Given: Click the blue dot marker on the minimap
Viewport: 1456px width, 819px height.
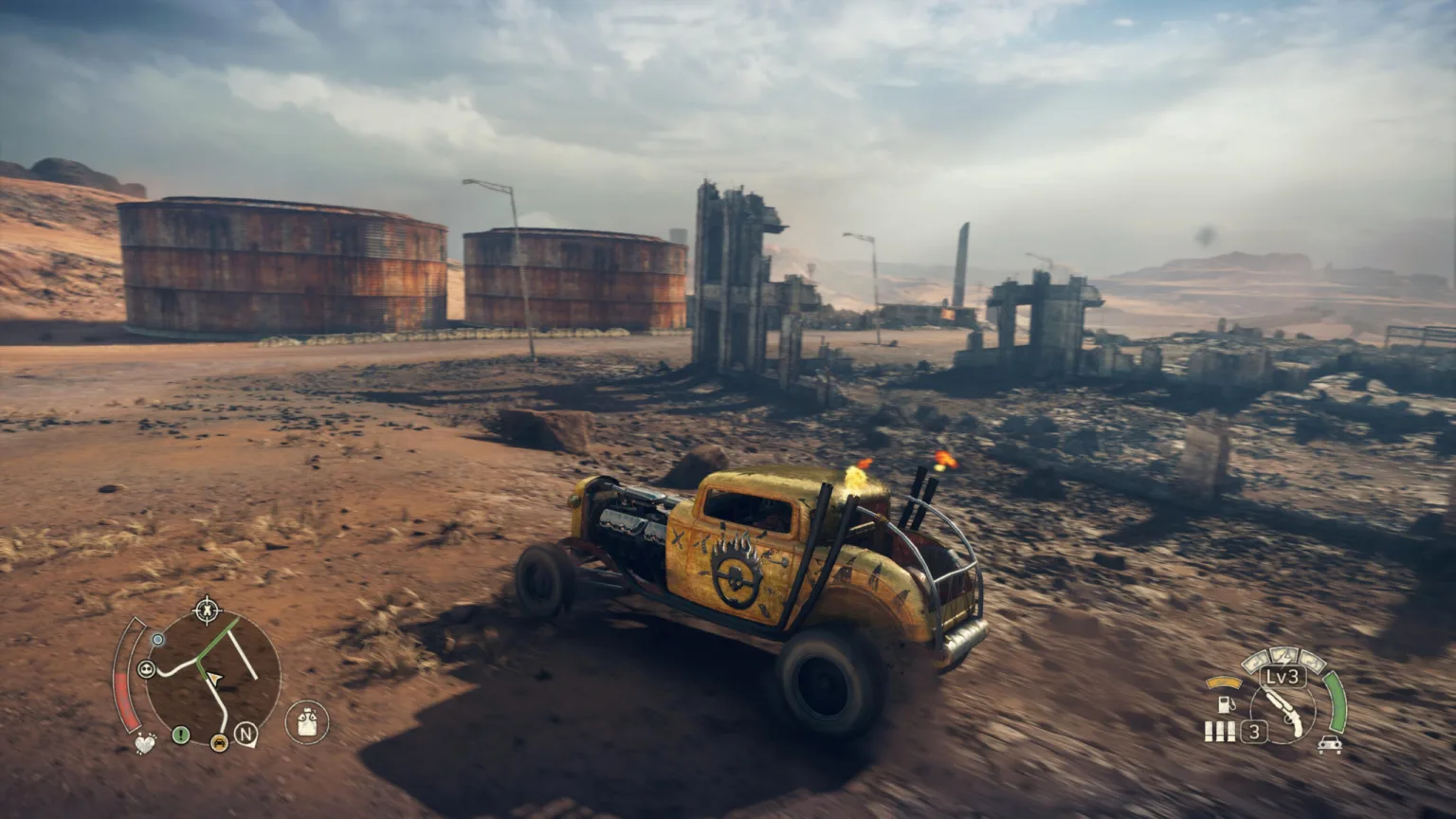Looking at the screenshot, I should tap(158, 640).
